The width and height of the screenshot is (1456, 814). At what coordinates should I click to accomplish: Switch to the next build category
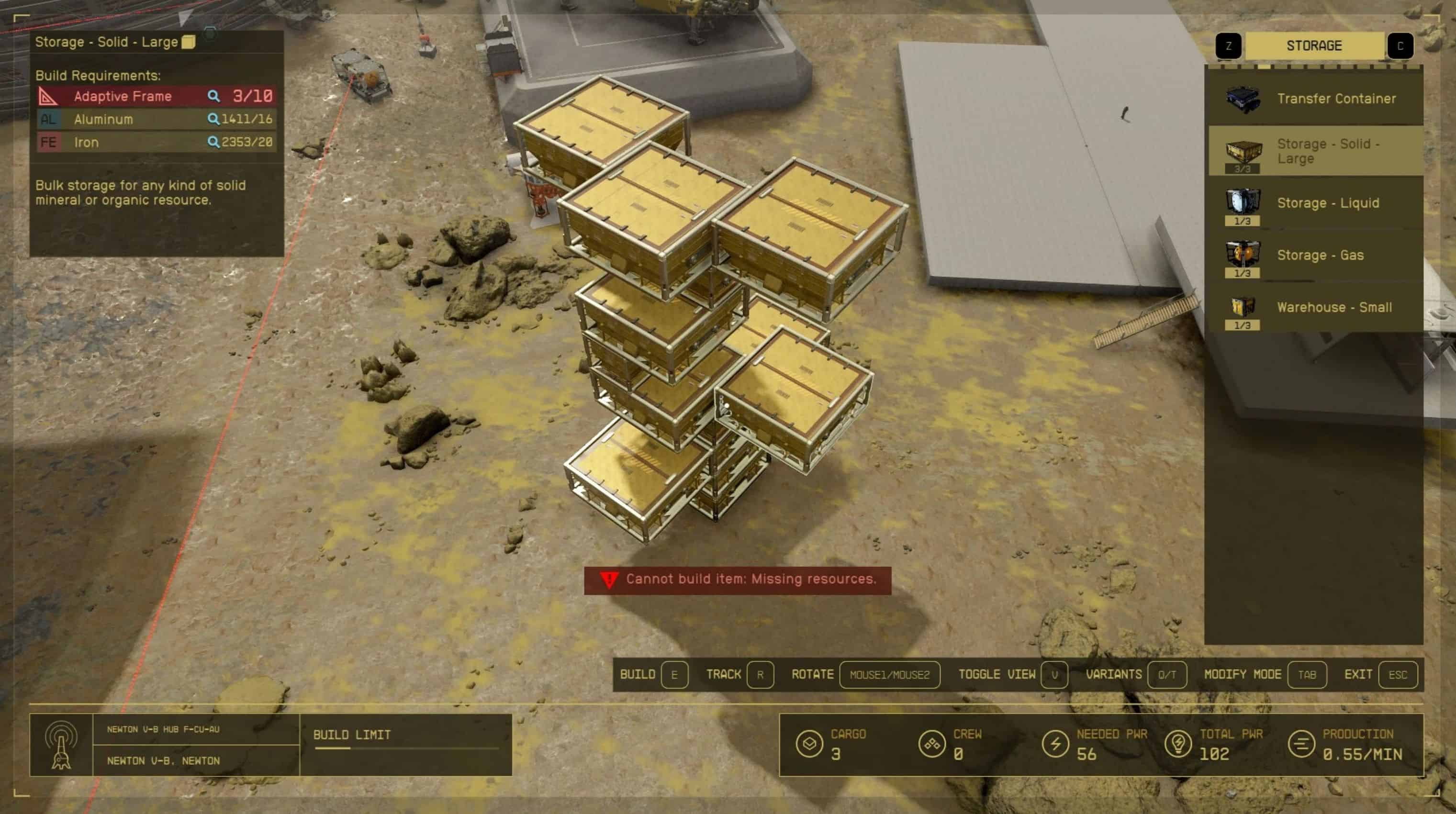(x=1400, y=46)
